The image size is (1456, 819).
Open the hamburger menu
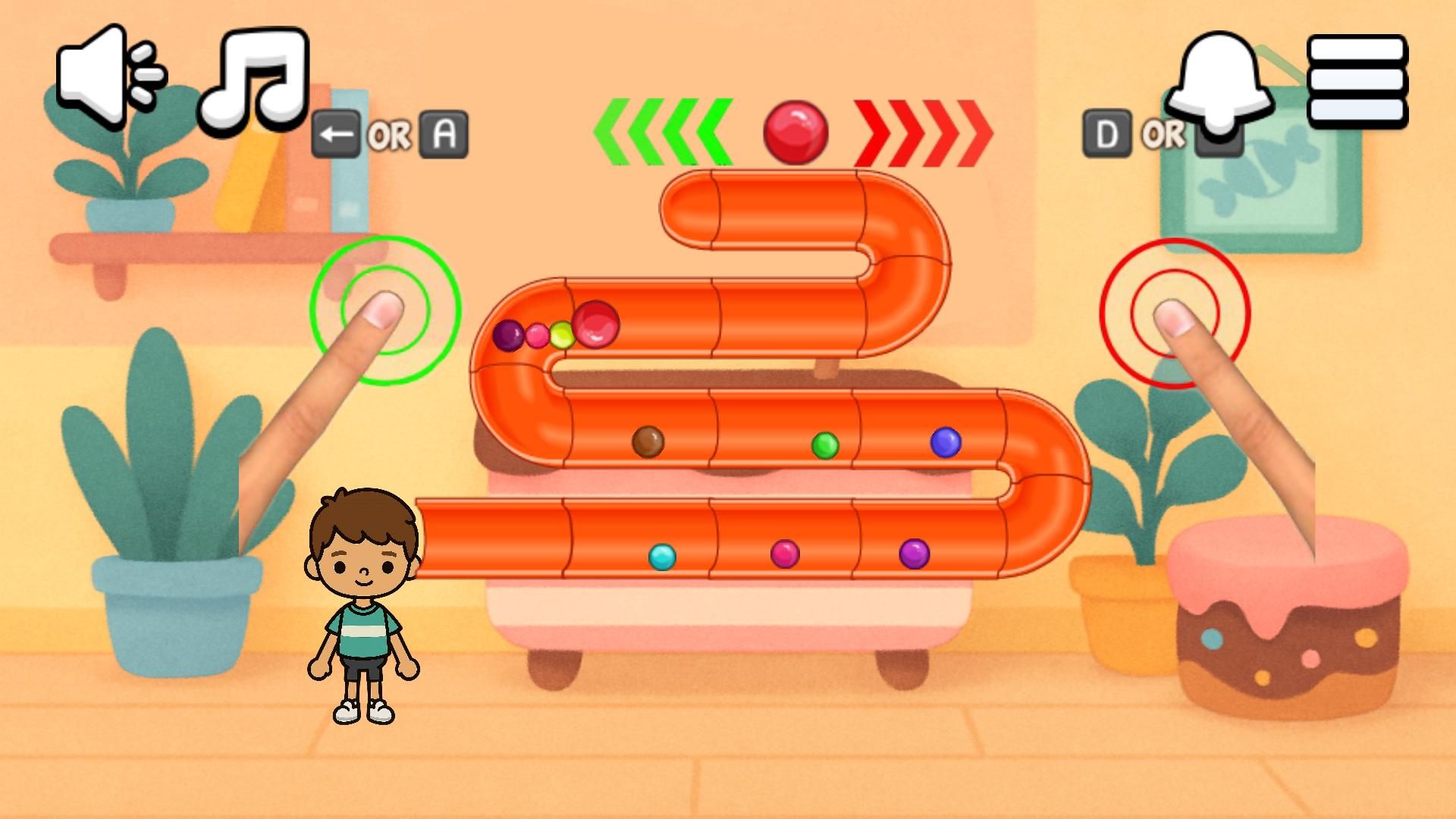coord(1357,80)
